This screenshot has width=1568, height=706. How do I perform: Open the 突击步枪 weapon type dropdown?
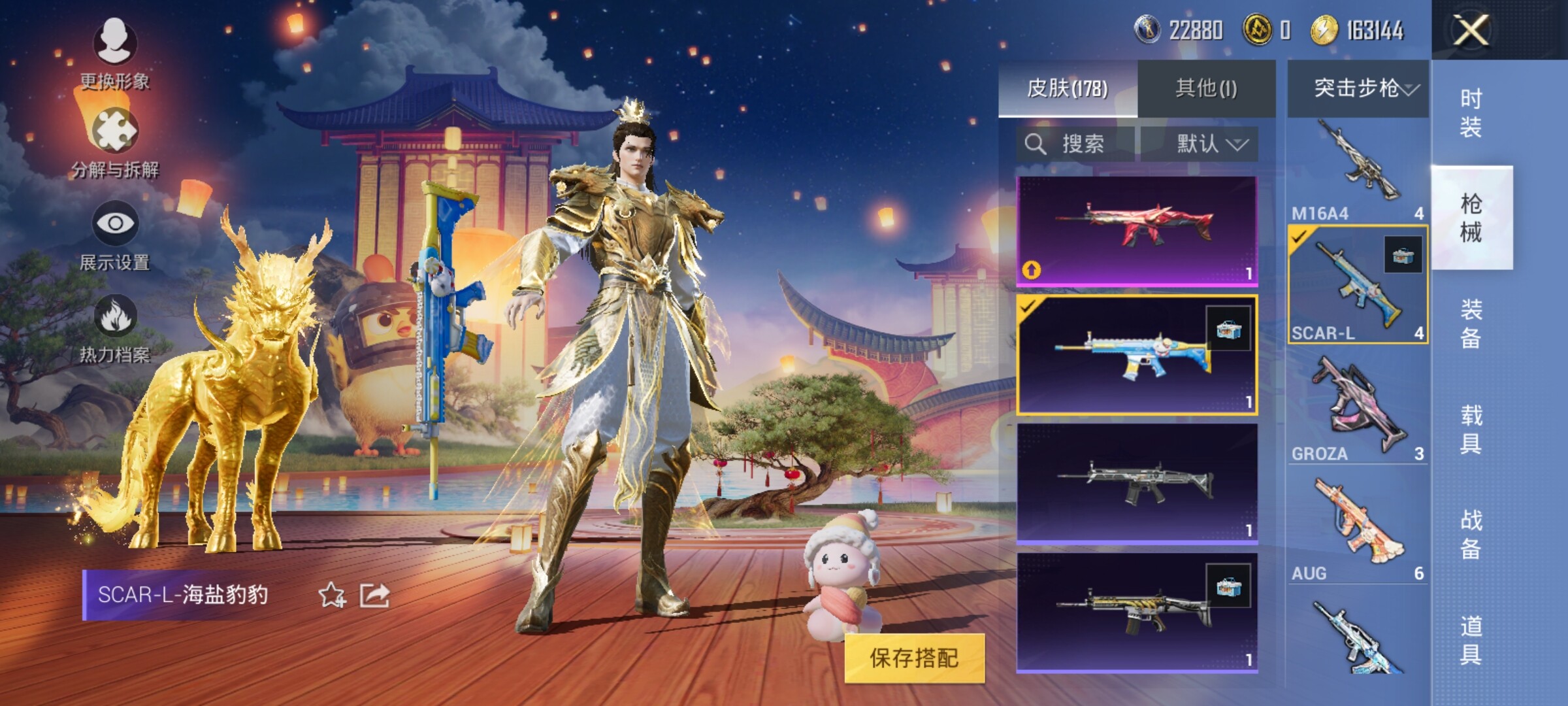[1359, 88]
